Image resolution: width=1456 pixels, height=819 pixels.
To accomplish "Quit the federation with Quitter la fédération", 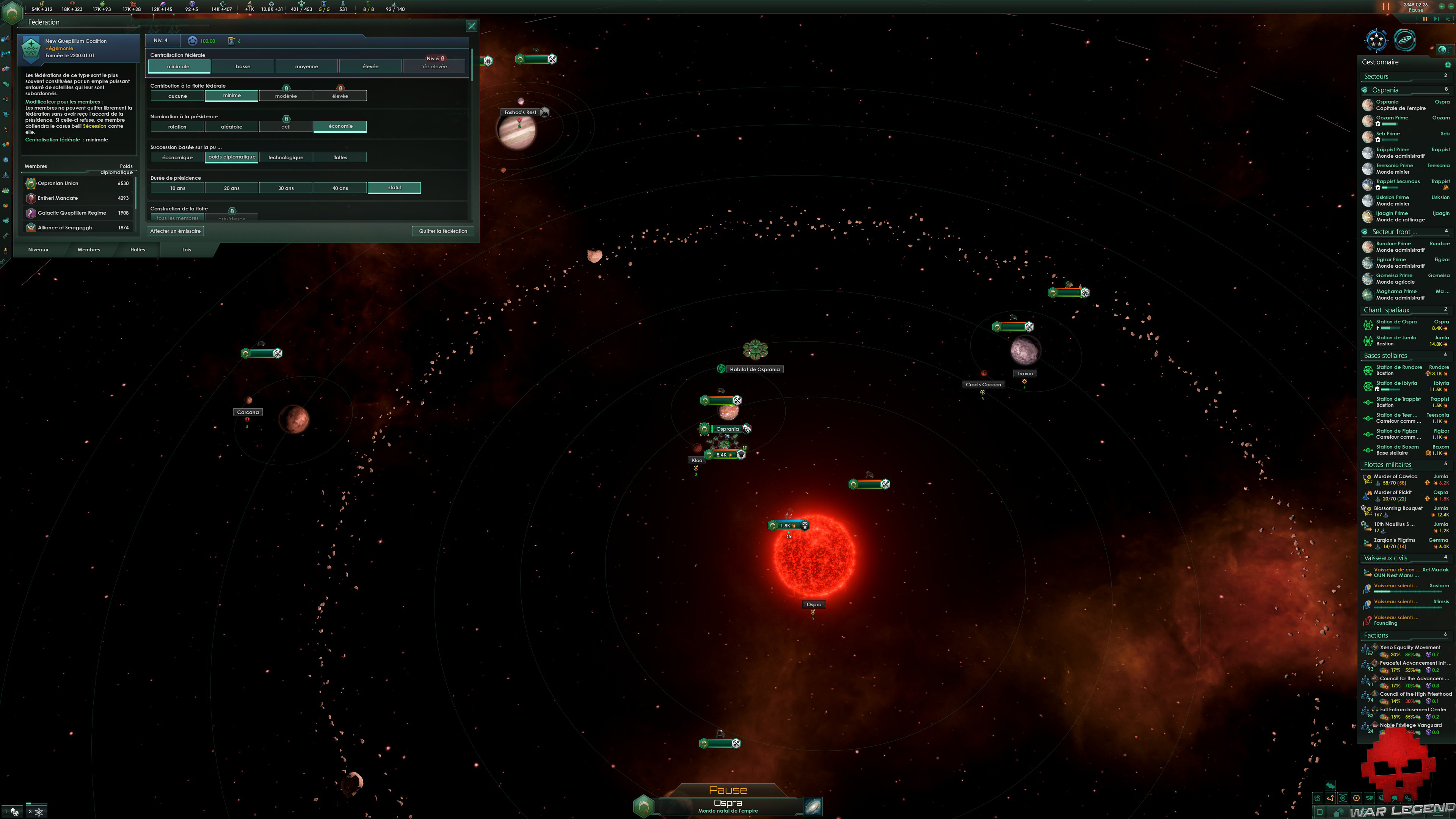I will 442,231.
